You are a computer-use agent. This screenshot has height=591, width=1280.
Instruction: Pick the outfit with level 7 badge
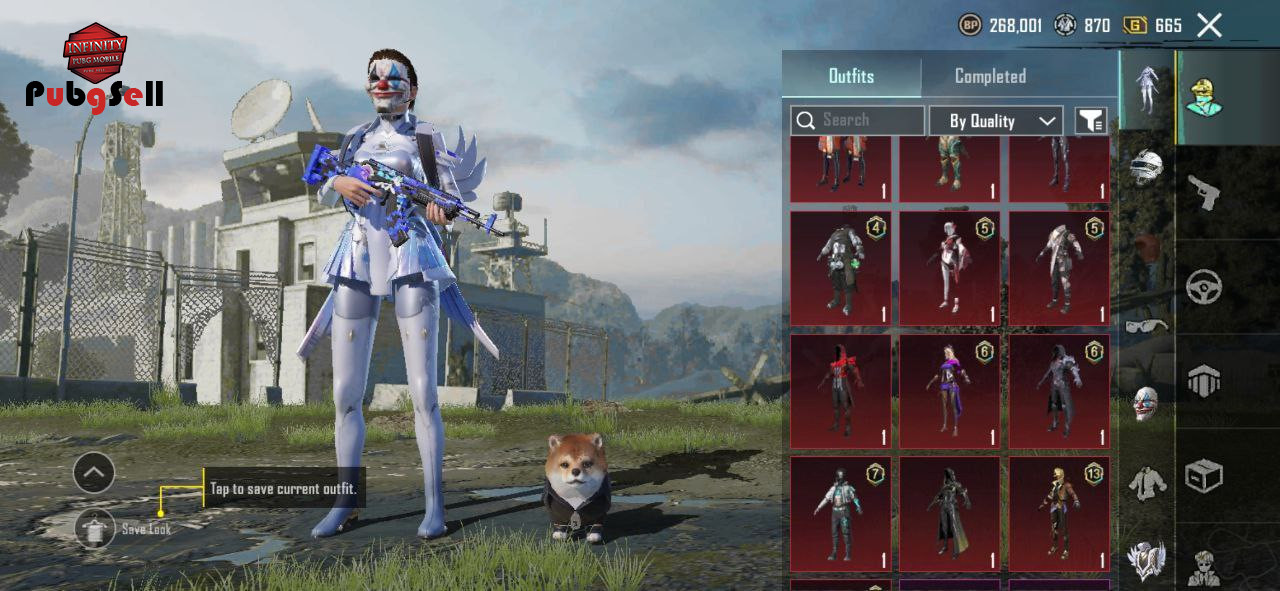click(840, 514)
